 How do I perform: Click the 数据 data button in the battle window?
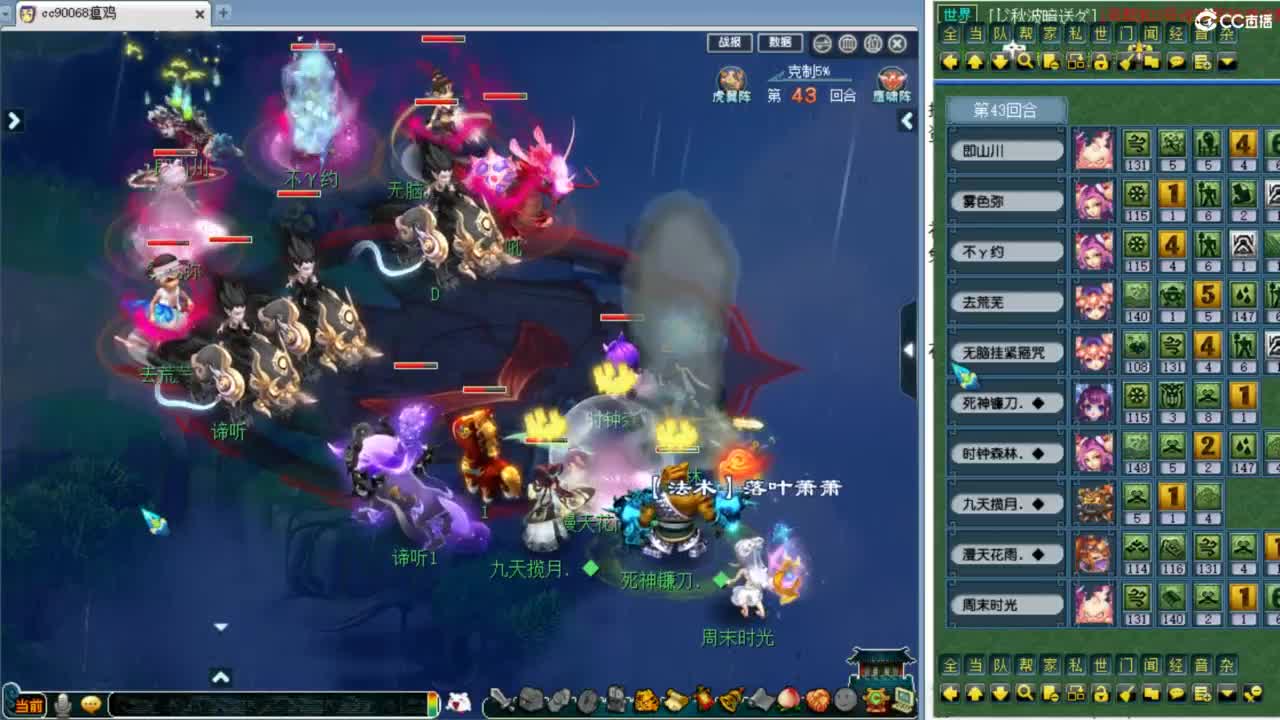pyautogui.click(x=781, y=43)
